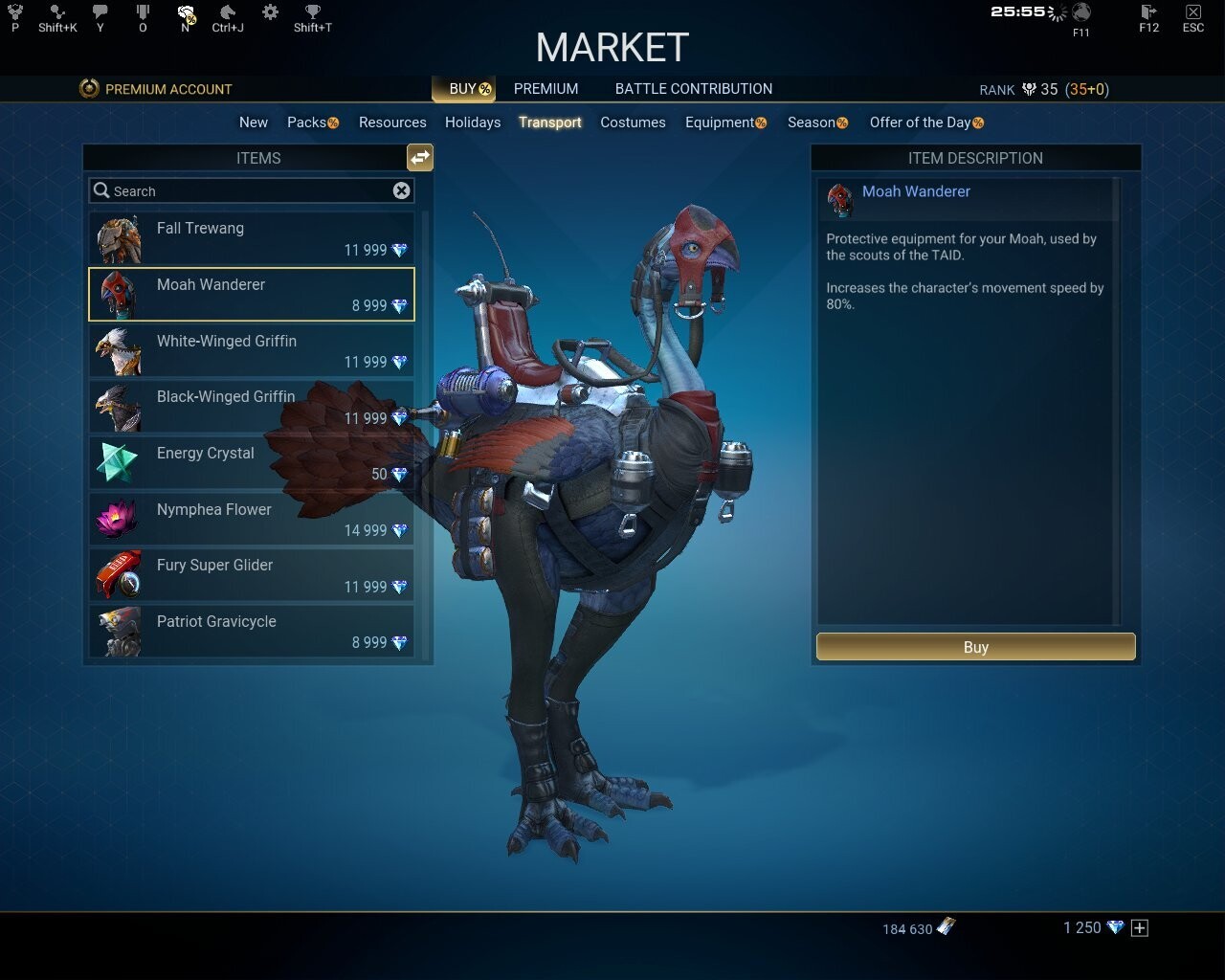The image size is (1225, 980).
Task: Select Fall Trewang in the items list
Action: [x=251, y=238]
